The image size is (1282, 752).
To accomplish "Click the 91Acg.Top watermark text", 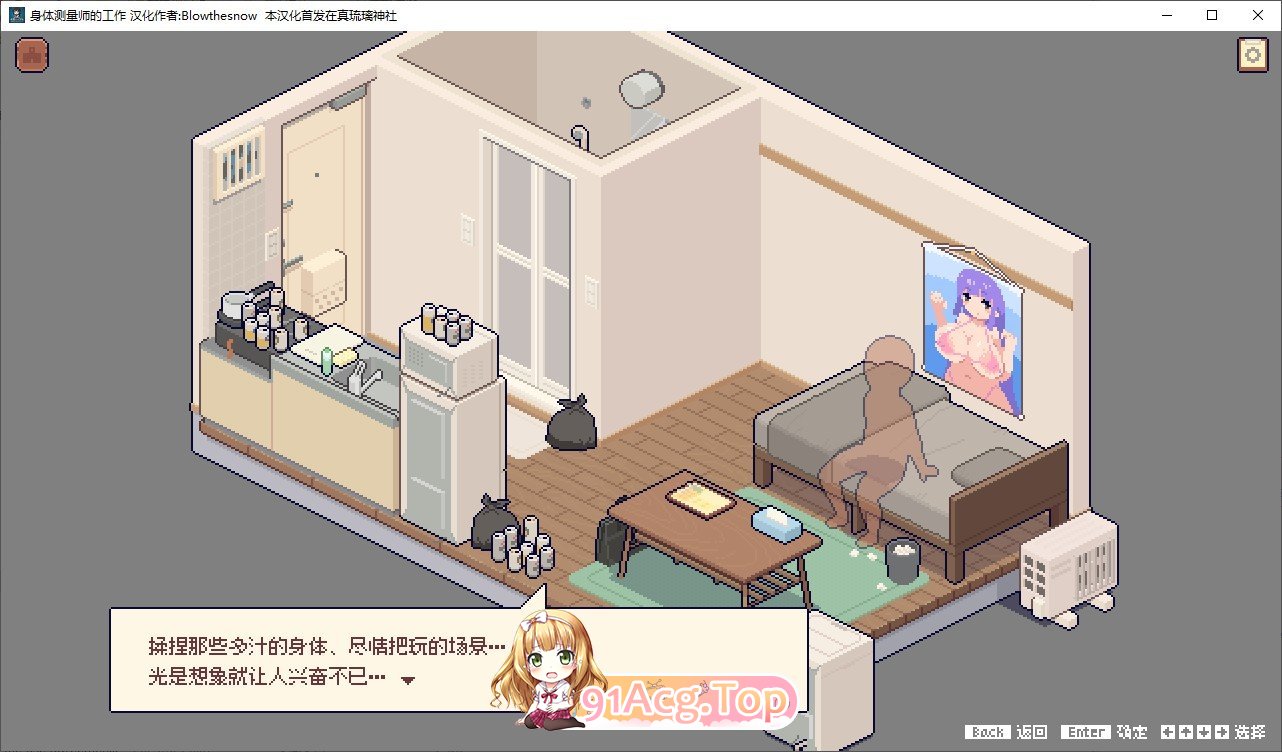I will 685,700.
